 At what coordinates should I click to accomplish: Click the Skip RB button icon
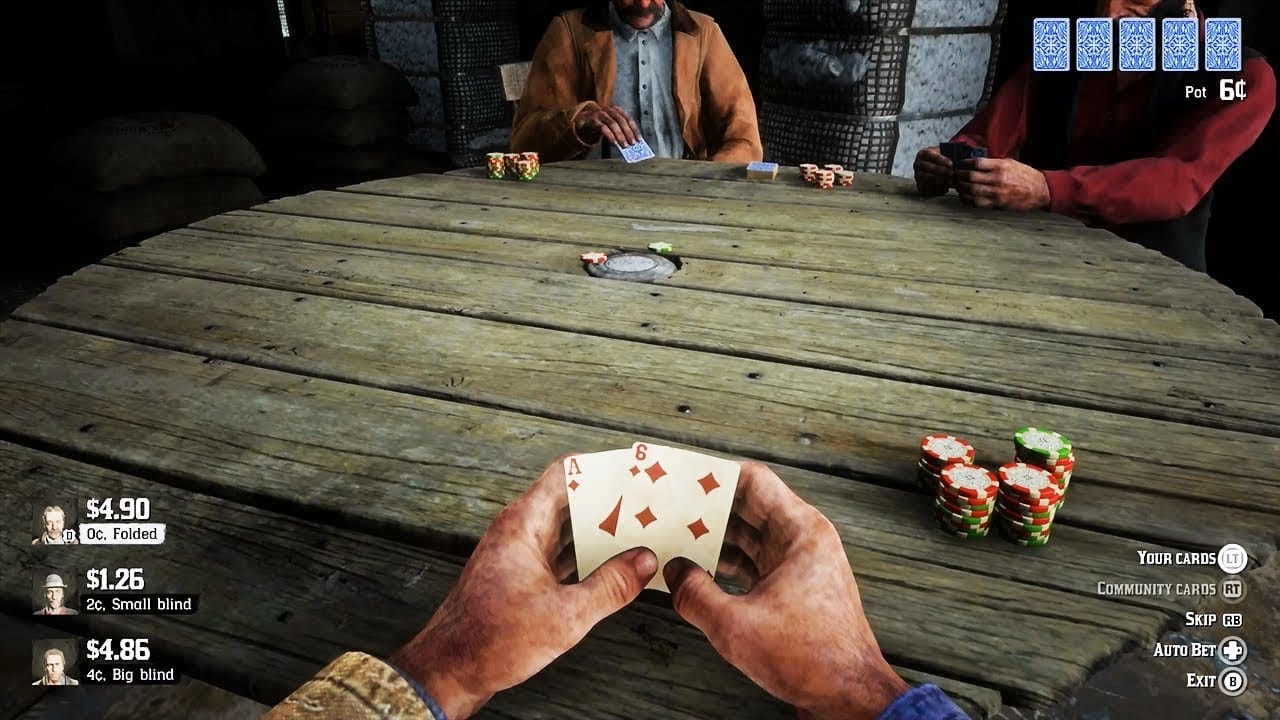click(x=1231, y=619)
